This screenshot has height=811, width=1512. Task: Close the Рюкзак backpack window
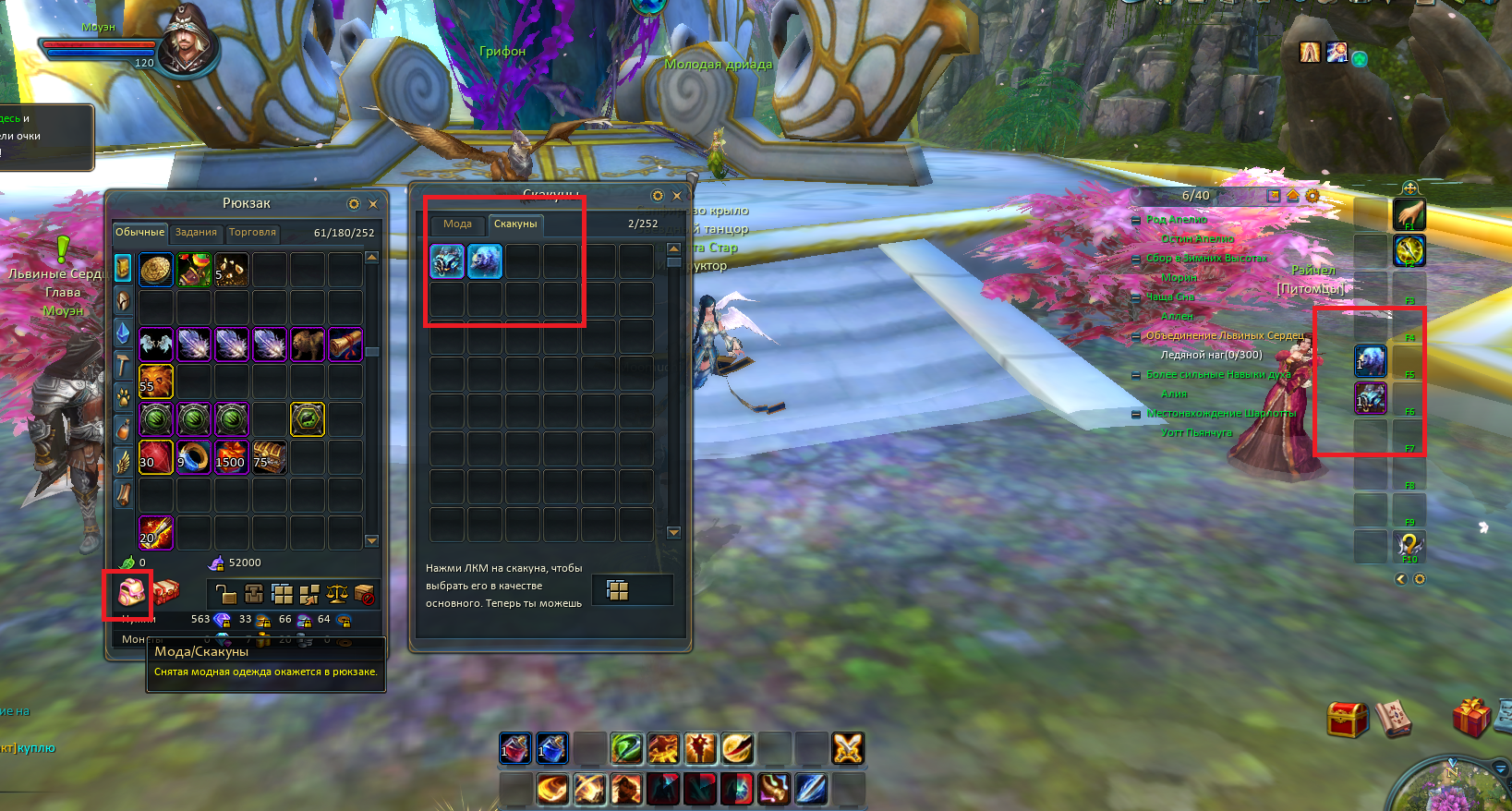click(373, 204)
